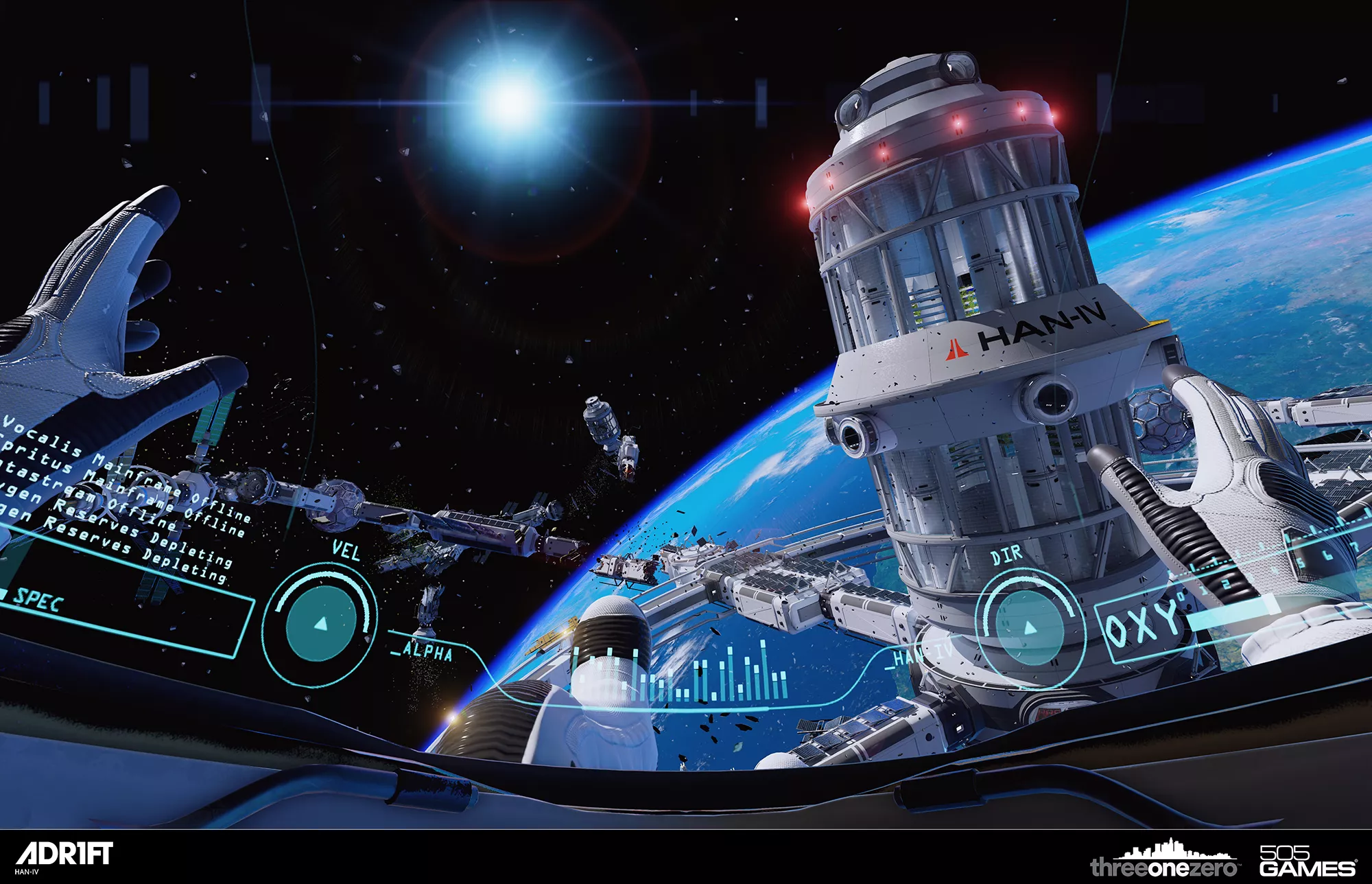Click the VEL velocity dial
The width and height of the screenshot is (1372, 884).
[x=320, y=623]
